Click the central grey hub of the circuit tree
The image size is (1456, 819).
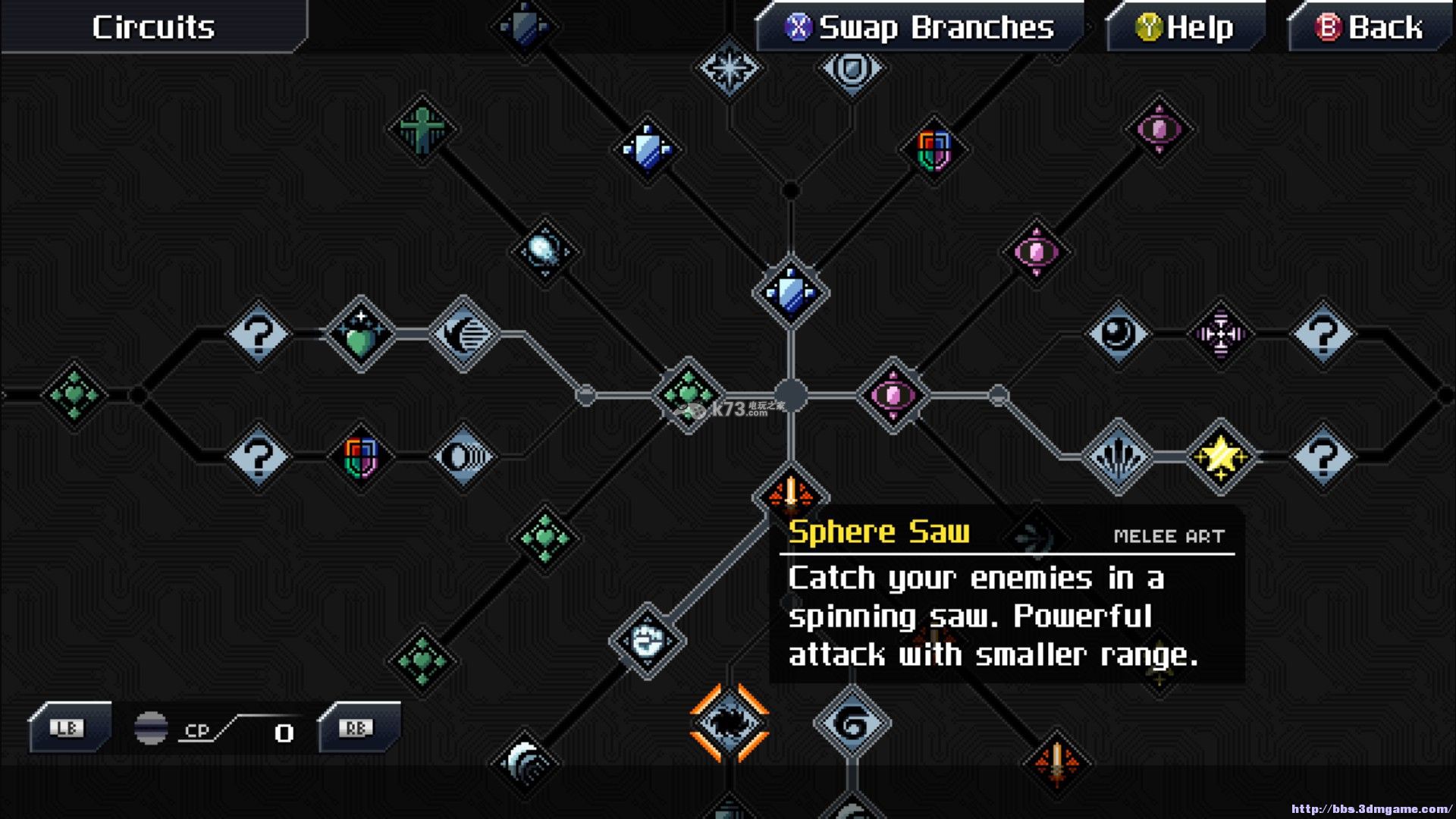790,394
